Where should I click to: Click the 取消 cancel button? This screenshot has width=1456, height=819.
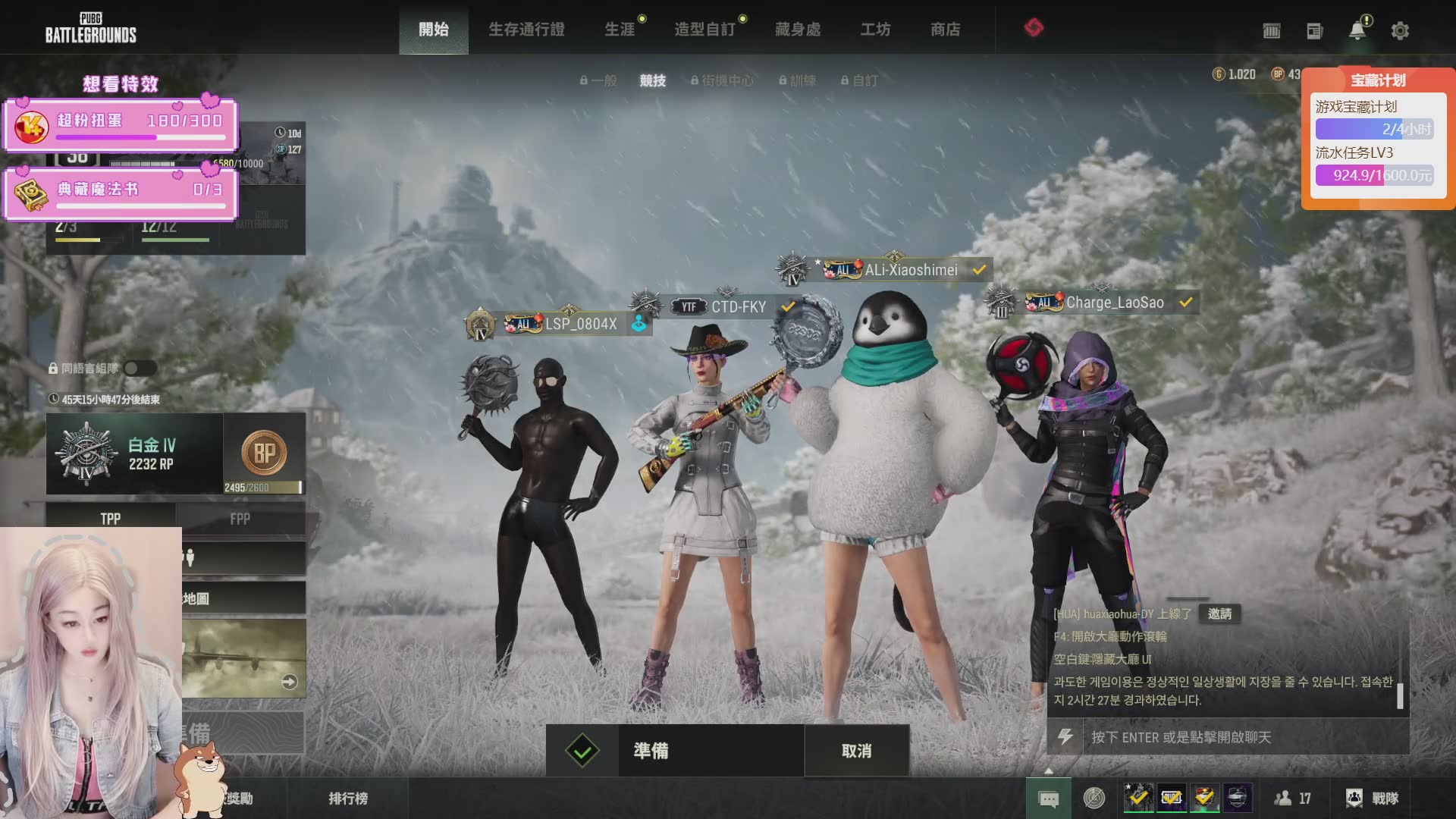[856, 751]
